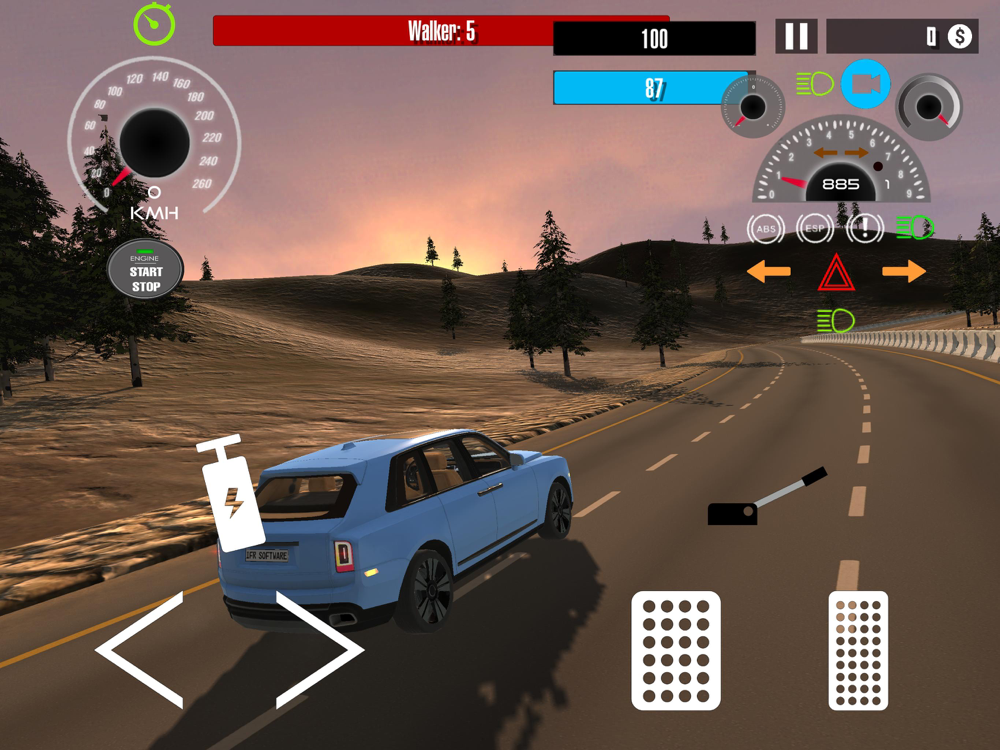Activate the orange right turn signal
This screenshot has height=750, width=1000.
[x=904, y=271]
